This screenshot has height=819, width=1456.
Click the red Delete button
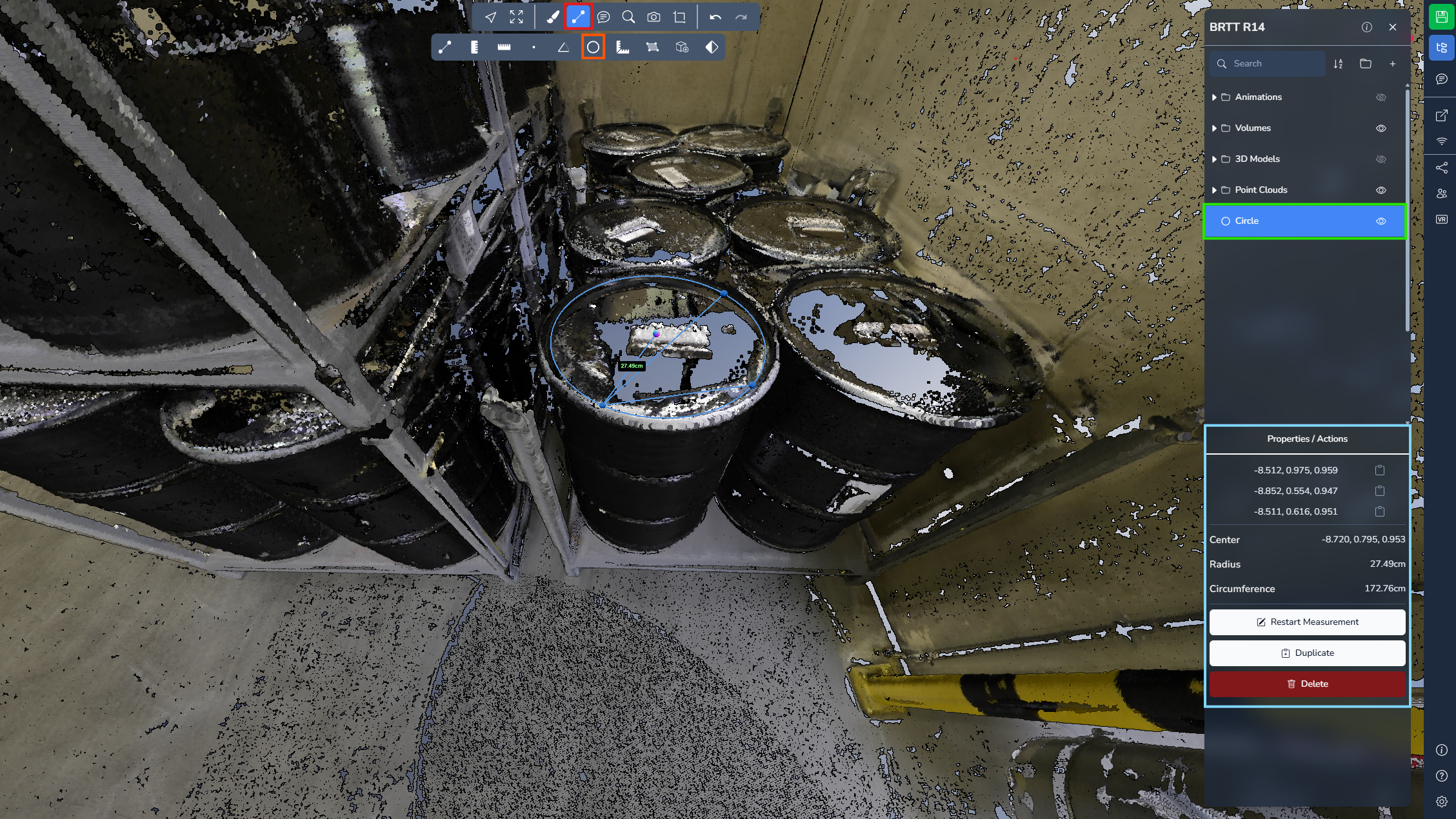pyautogui.click(x=1307, y=684)
